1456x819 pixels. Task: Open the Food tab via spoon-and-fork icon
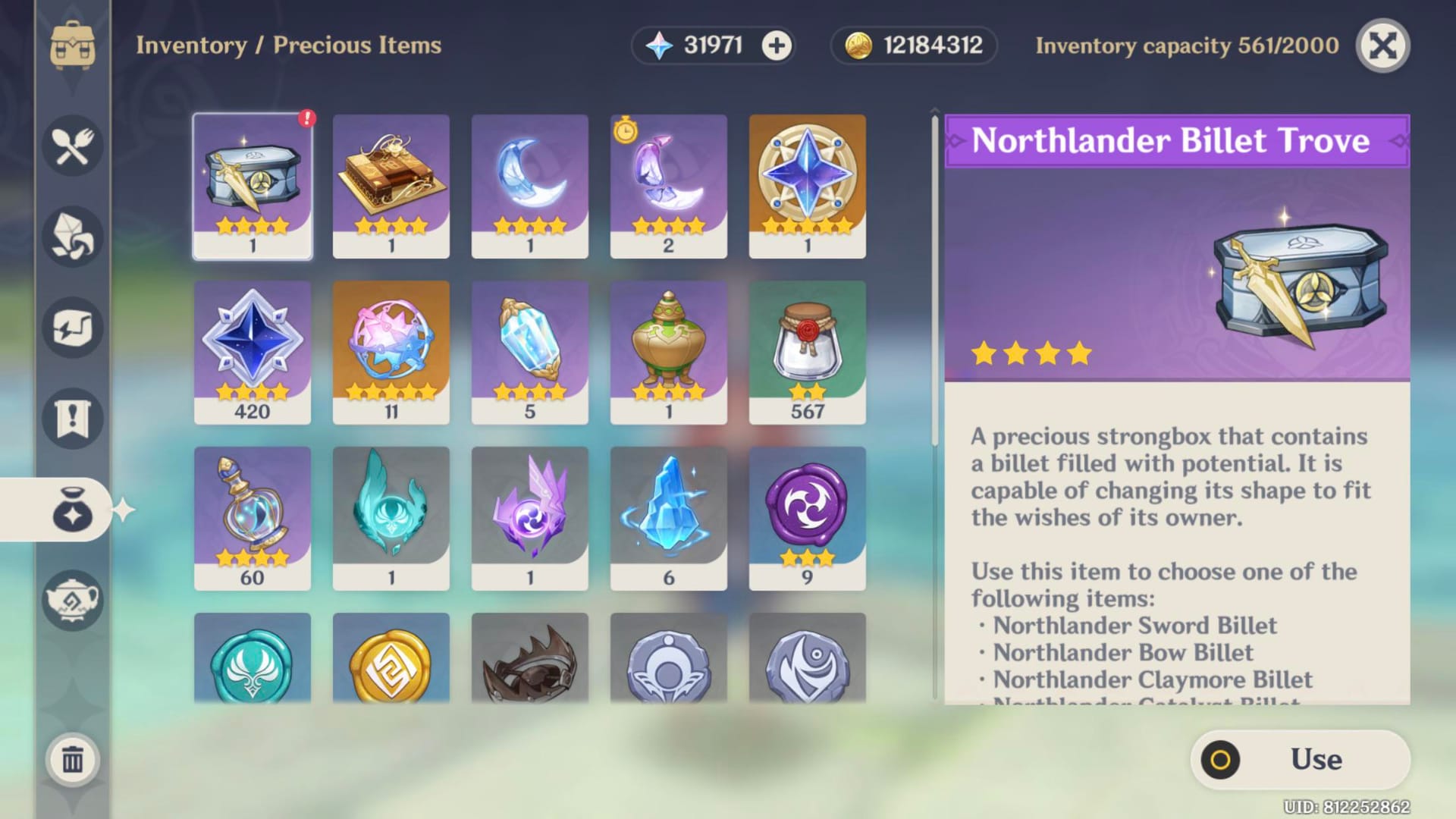(x=72, y=146)
